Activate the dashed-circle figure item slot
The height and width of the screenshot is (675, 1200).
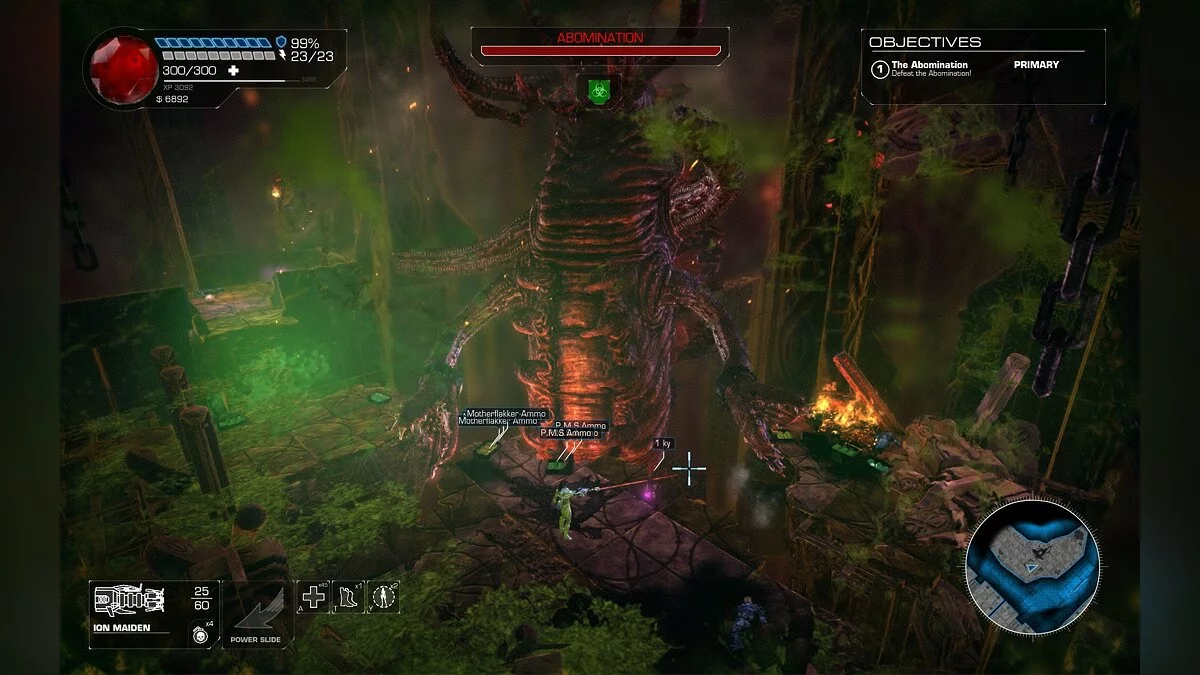pyautogui.click(x=383, y=597)
